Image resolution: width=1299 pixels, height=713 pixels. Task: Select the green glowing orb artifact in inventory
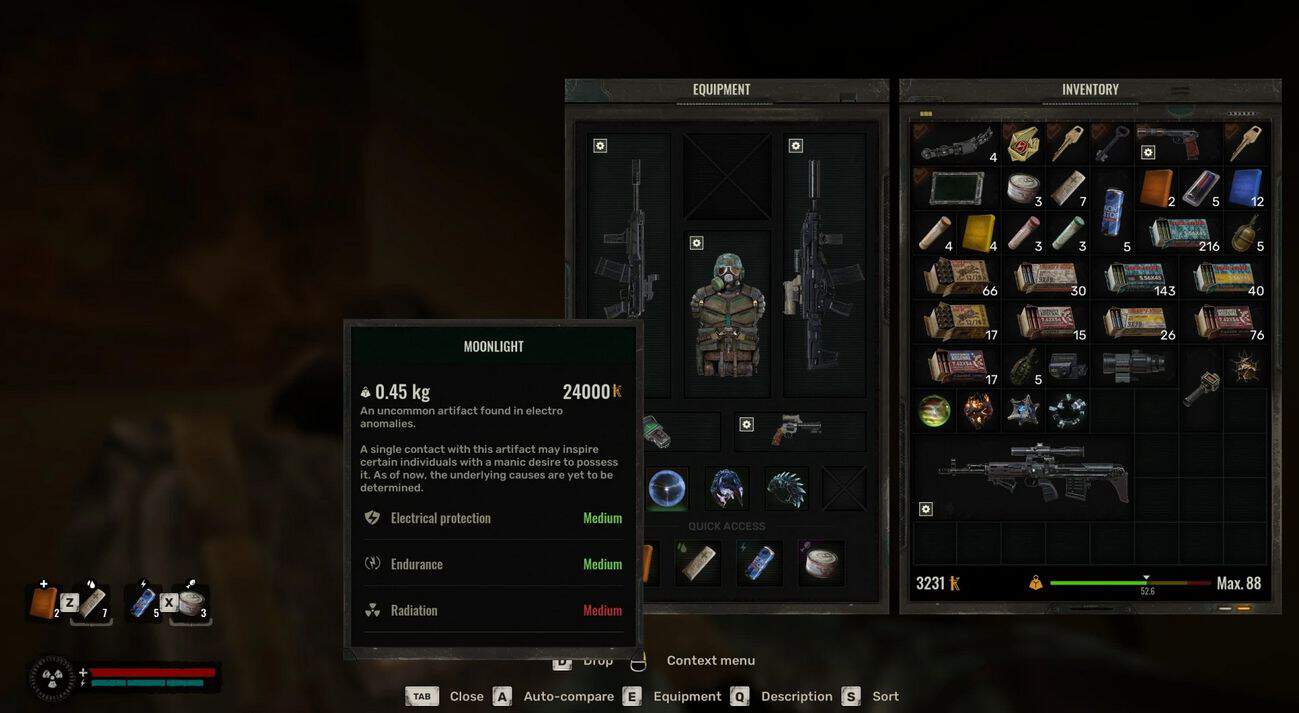(x=934, y=410)
